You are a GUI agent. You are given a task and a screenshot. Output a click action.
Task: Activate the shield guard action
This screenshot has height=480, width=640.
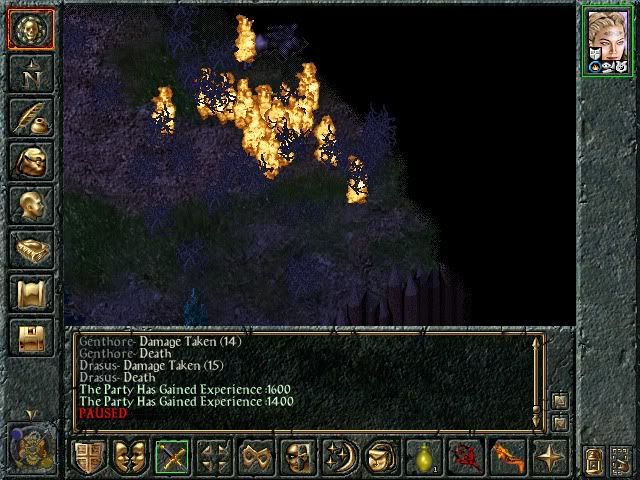[x=89, y=458]
